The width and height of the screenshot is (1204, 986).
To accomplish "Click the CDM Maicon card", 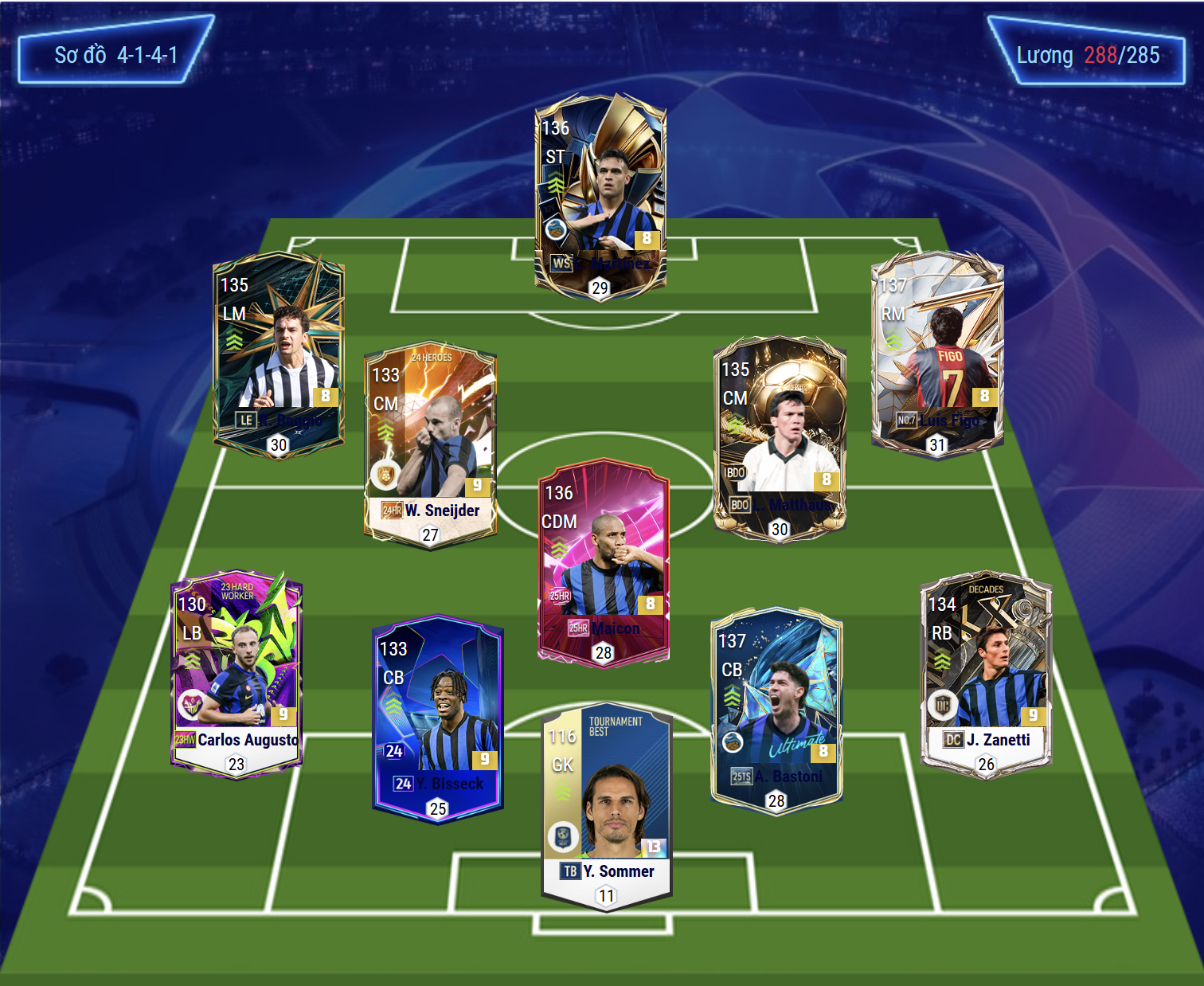I will [x=604, y=561].
